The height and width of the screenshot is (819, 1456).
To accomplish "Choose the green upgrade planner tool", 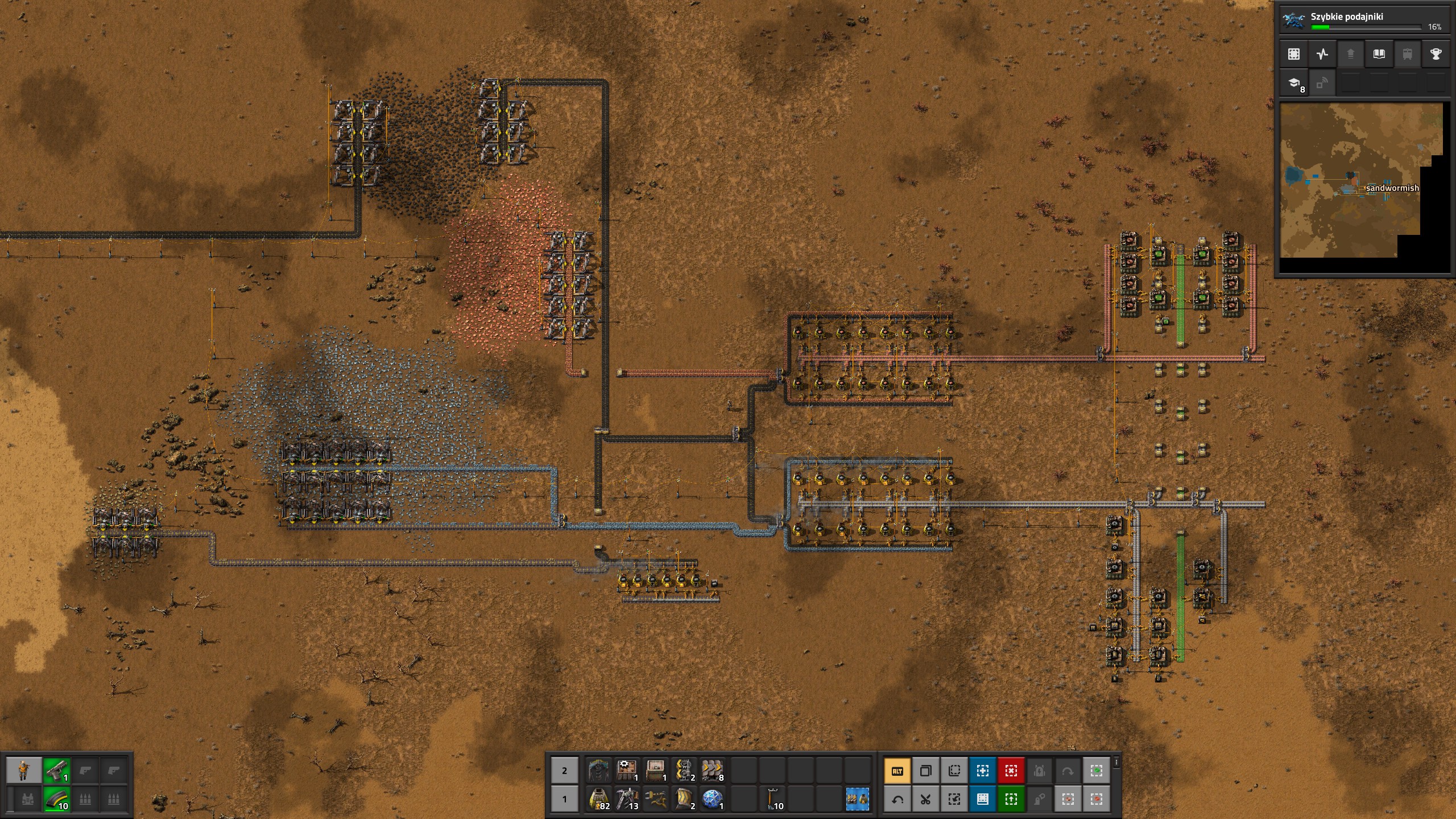I will (x=1011, y=799).
